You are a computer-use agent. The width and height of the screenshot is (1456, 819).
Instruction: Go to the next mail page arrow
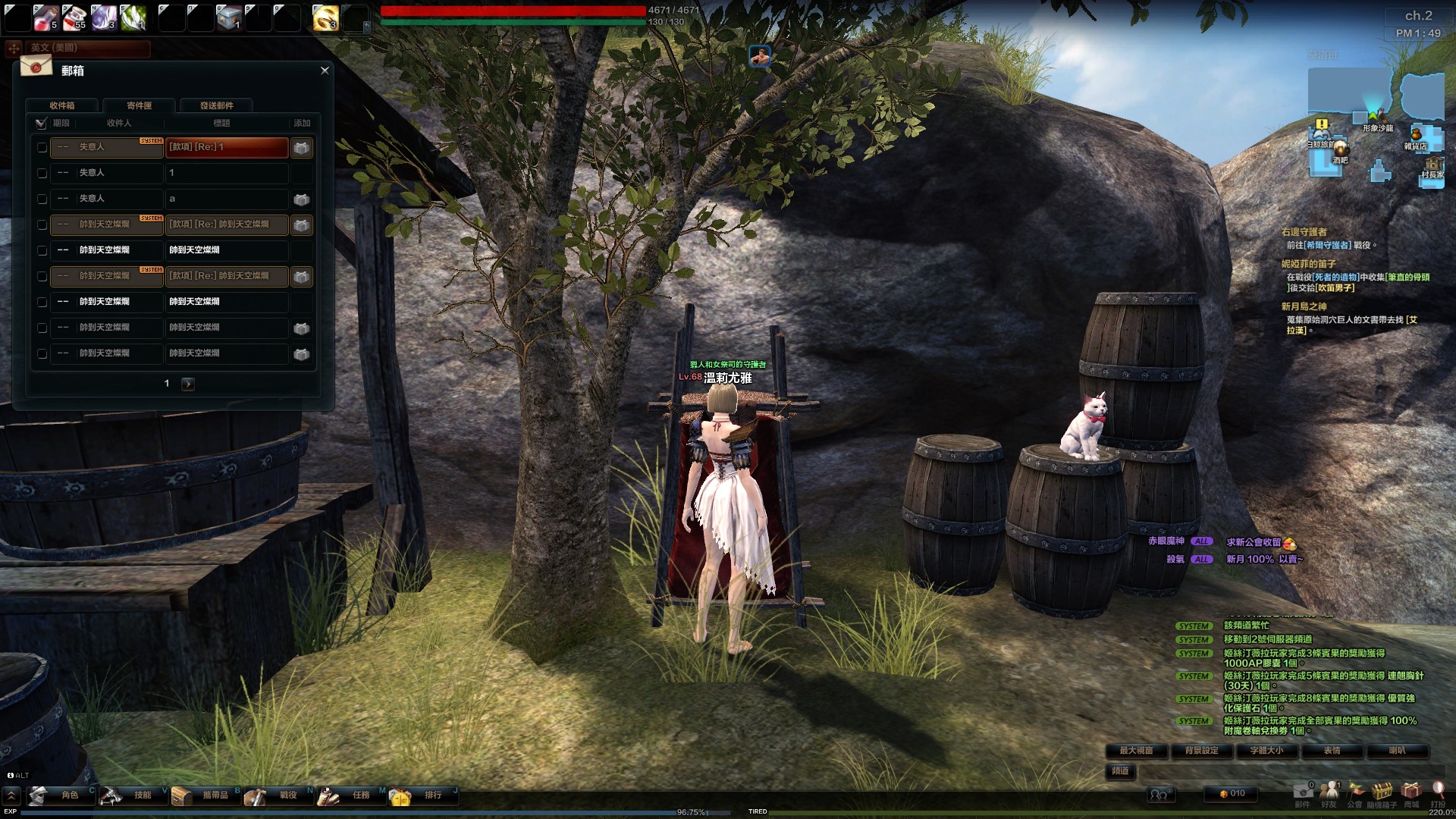[x=188, y=384]
